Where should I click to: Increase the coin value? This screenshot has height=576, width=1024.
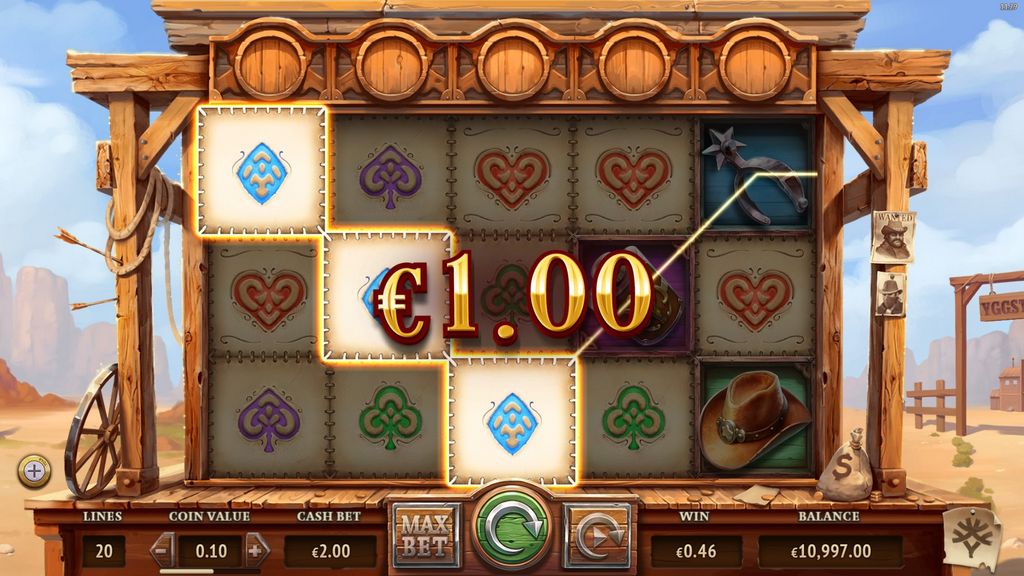pyautogui.click(x=256, y=549)
